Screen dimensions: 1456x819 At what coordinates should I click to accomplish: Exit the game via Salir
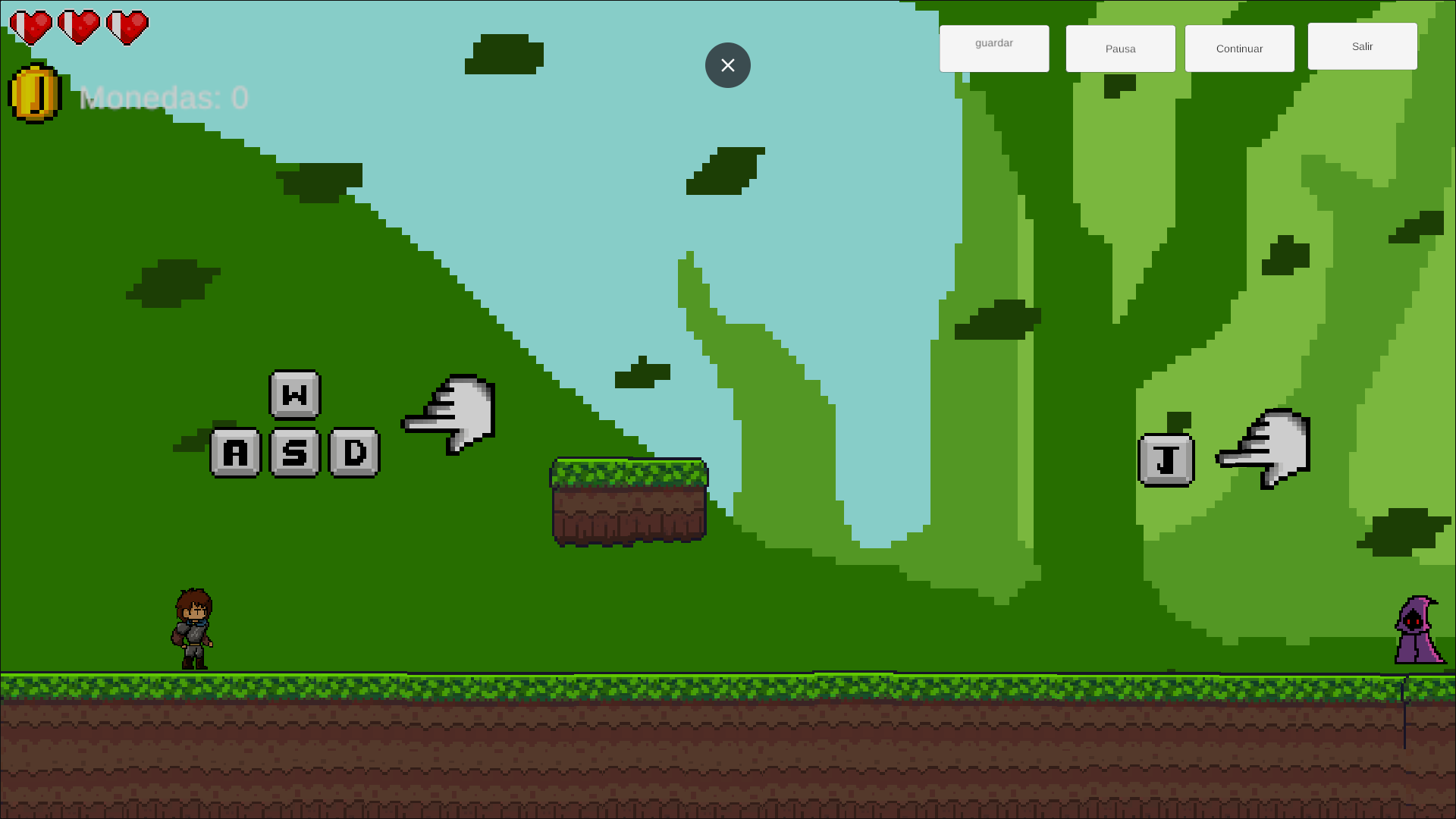point(1362,46)
